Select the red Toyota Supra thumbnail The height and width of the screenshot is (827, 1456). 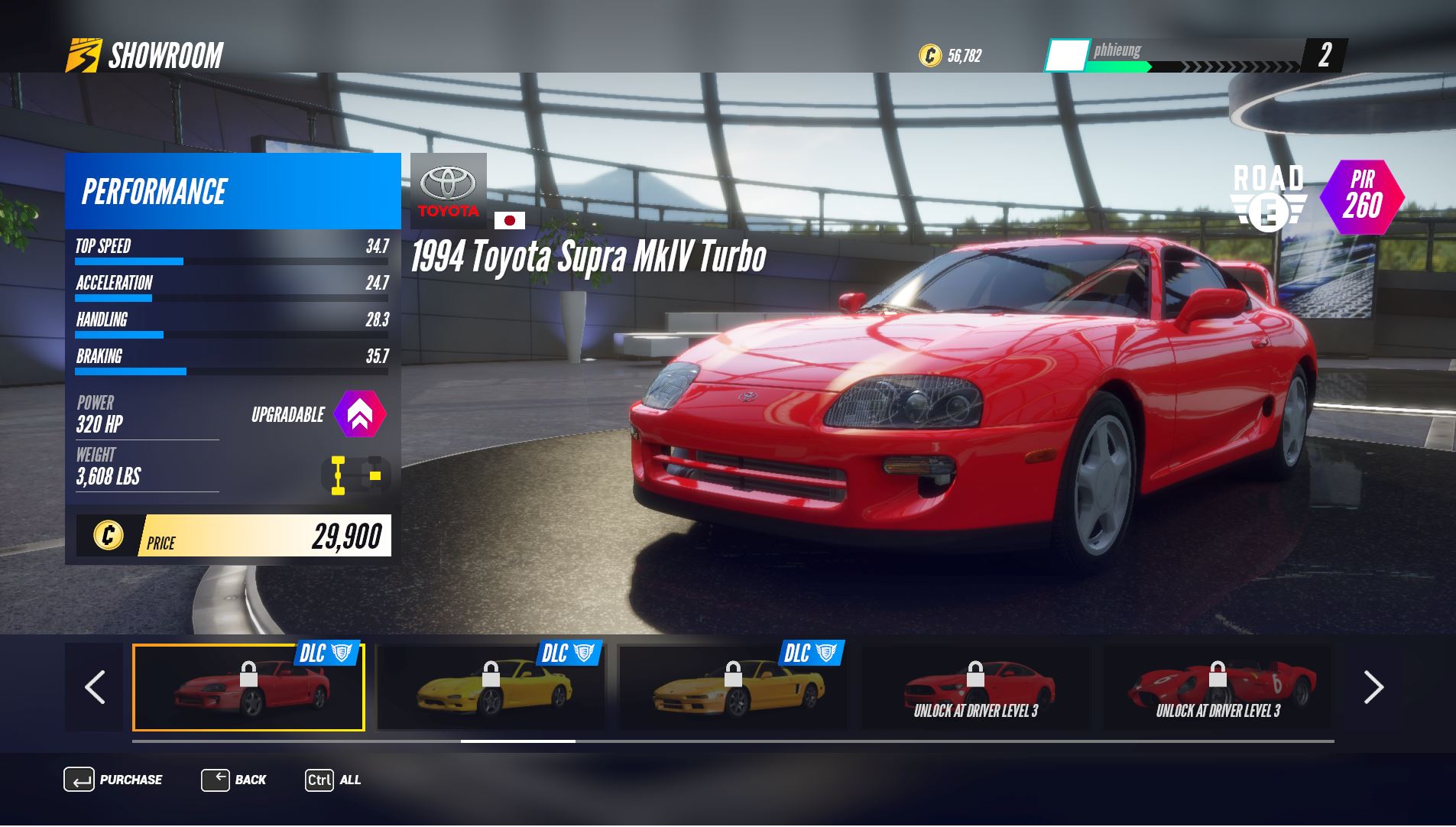(x=248, y=687)
